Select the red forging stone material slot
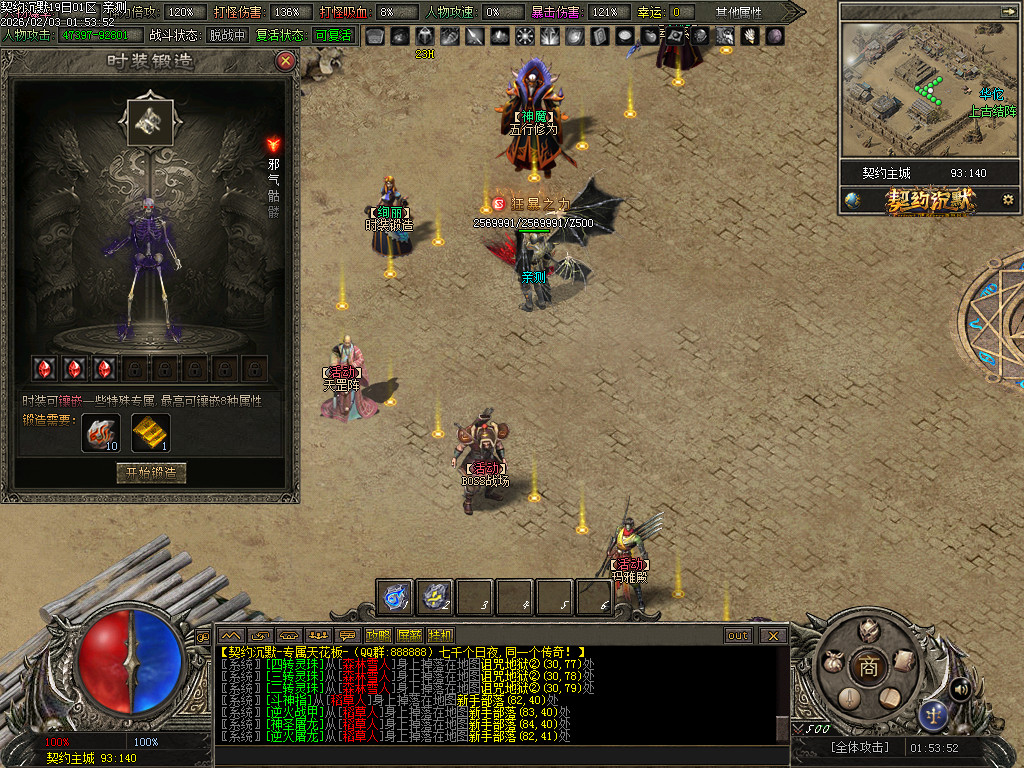 (x=100, y=432)
